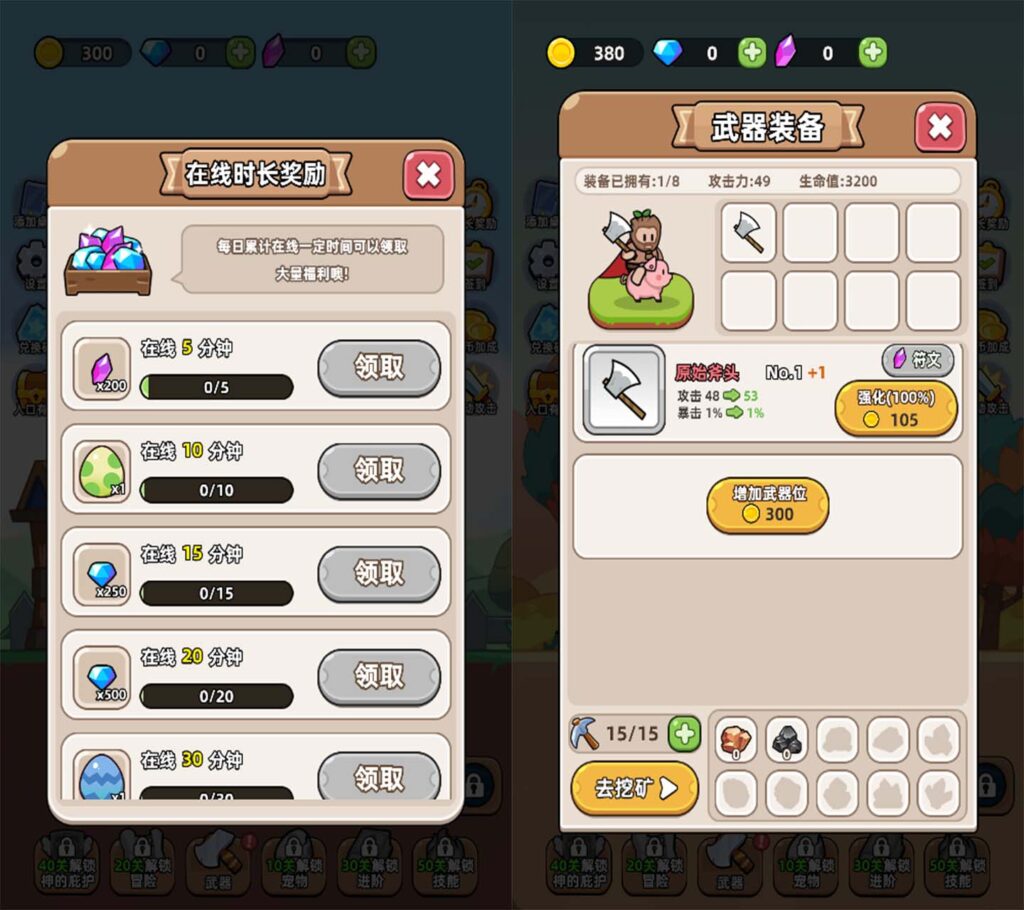Select the copper ore material slot
The image size is (1024, 910).
(x=737, y=740)
